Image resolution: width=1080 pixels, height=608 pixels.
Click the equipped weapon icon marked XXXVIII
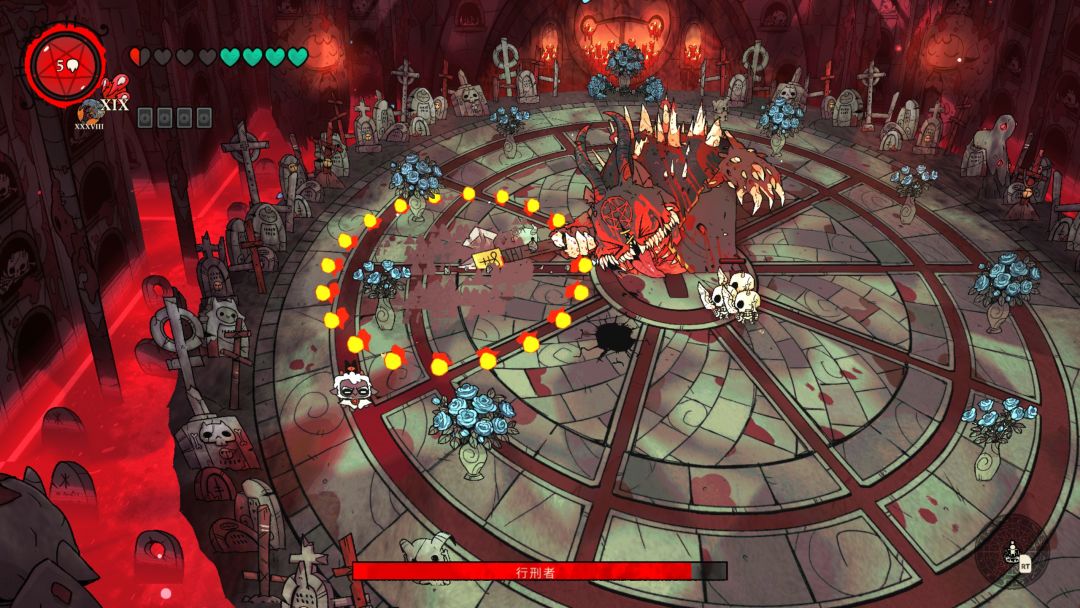click(x=91, y=110)
